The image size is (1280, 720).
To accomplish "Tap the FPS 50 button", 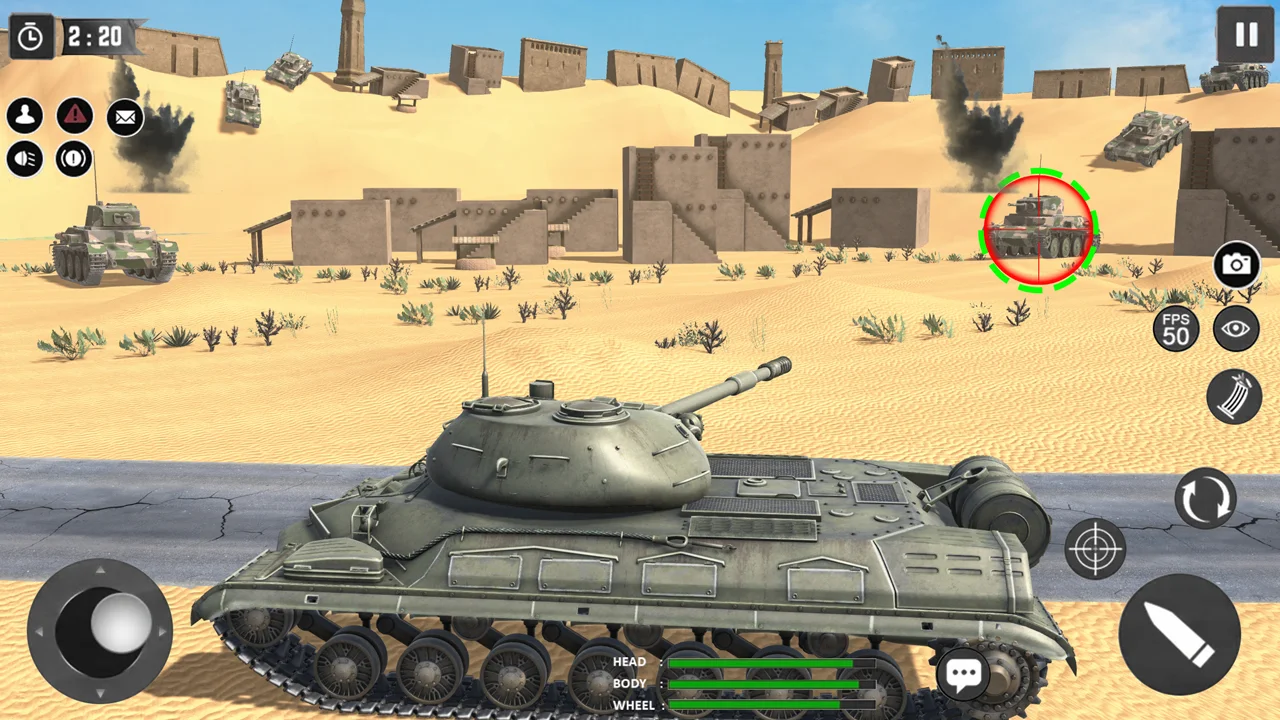I will click(x=1176, y=328).
